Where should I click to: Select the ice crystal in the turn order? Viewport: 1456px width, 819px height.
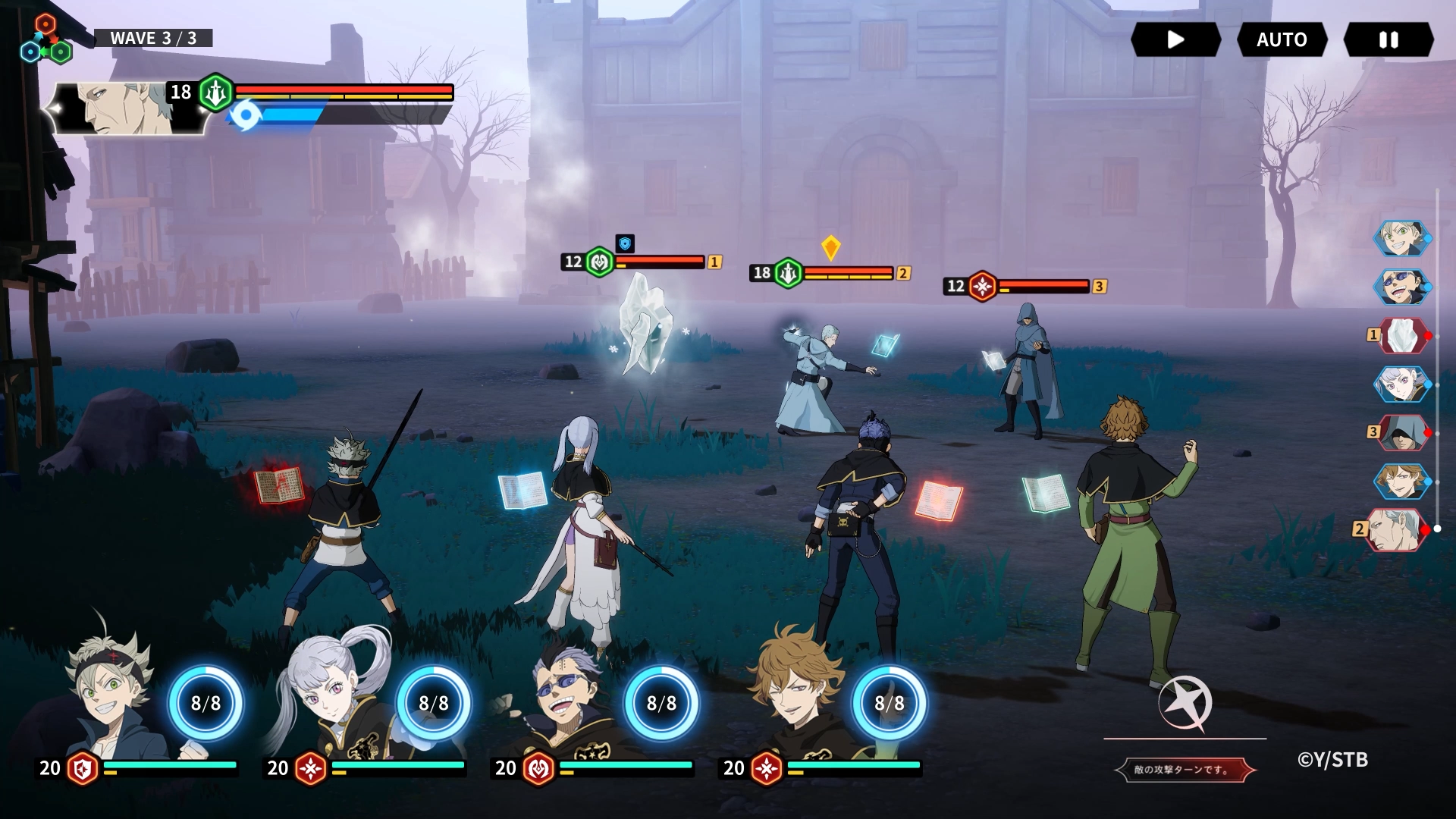pyautogui.click(x=1403, y=335)
